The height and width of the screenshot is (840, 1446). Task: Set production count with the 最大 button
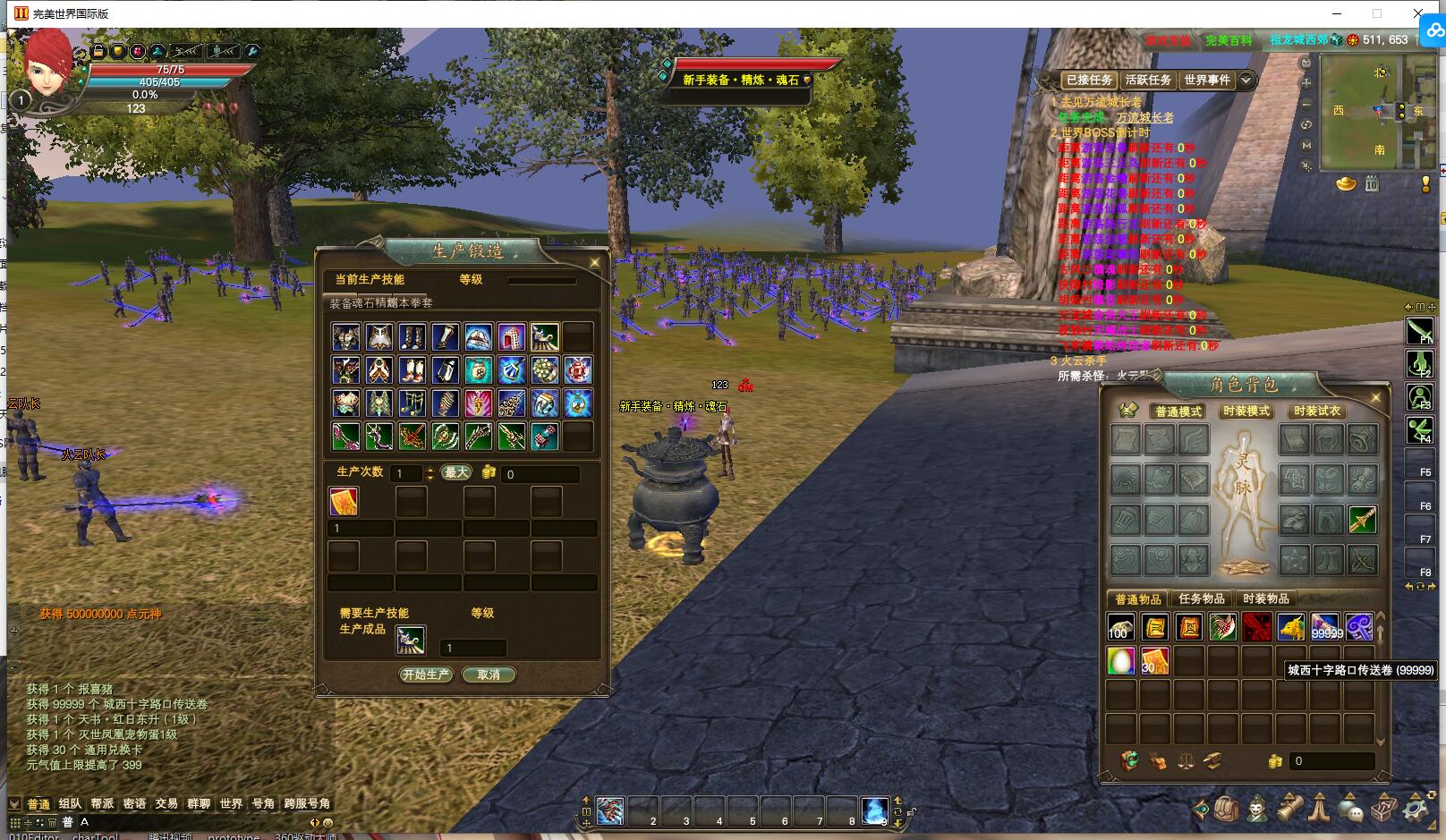coord(456,472)
